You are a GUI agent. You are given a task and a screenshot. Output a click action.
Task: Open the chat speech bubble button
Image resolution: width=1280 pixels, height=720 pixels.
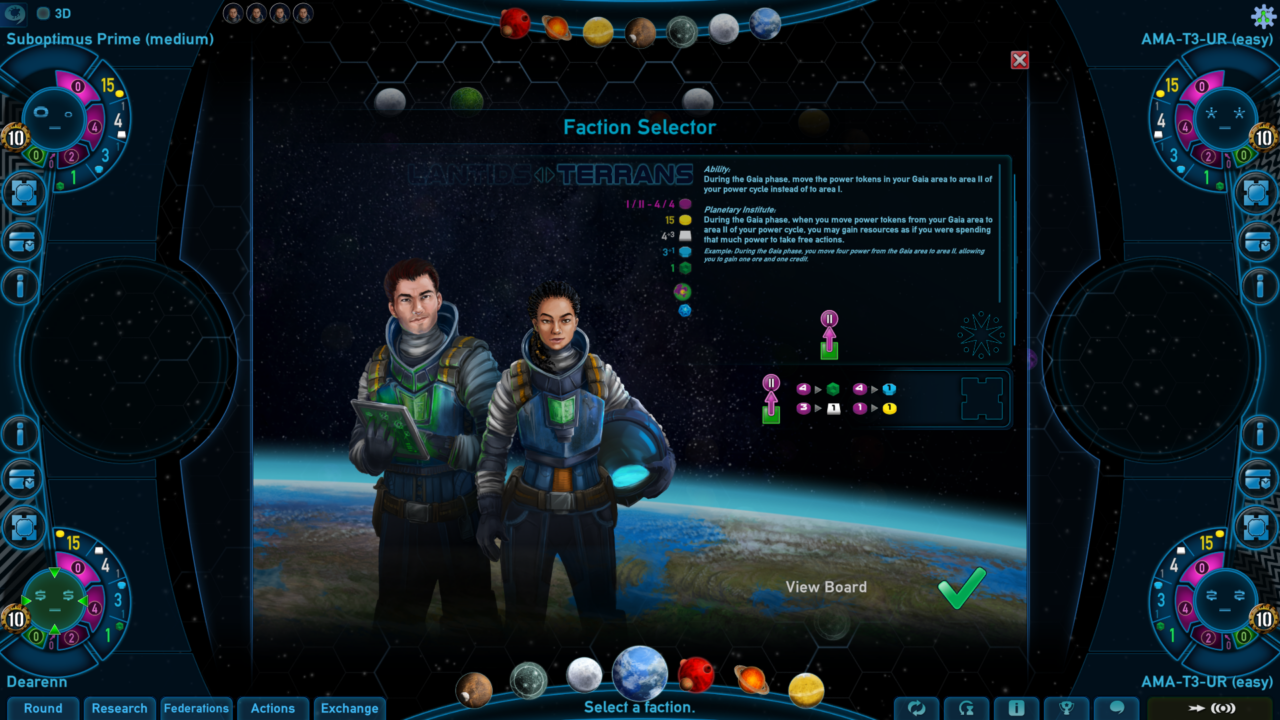(x=1117, y=708)
